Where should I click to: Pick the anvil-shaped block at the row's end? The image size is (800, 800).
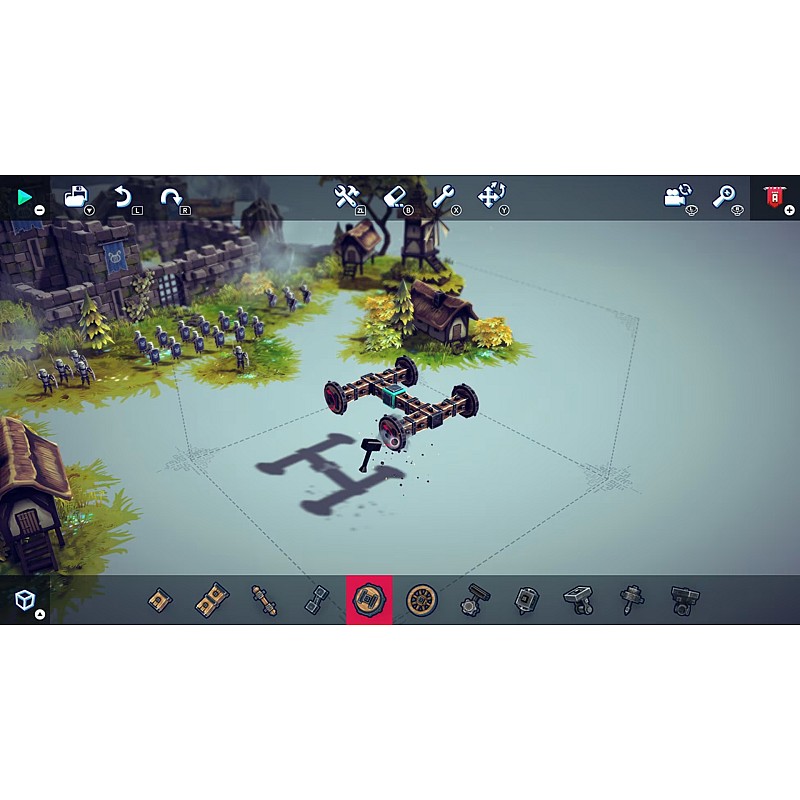click(x=685, y=600)
